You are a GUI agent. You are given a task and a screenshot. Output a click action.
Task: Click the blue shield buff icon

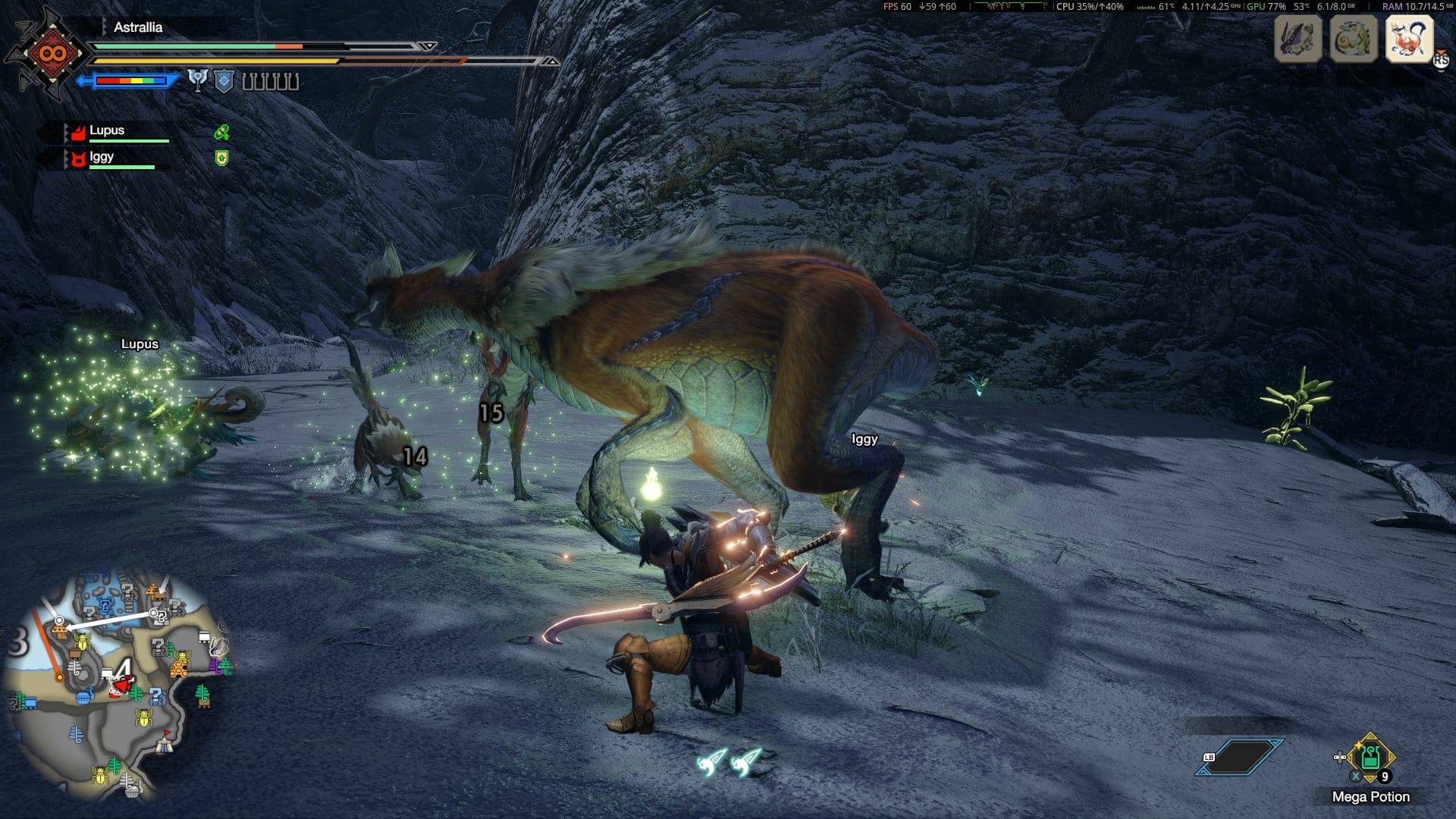[x=224, y=81]
